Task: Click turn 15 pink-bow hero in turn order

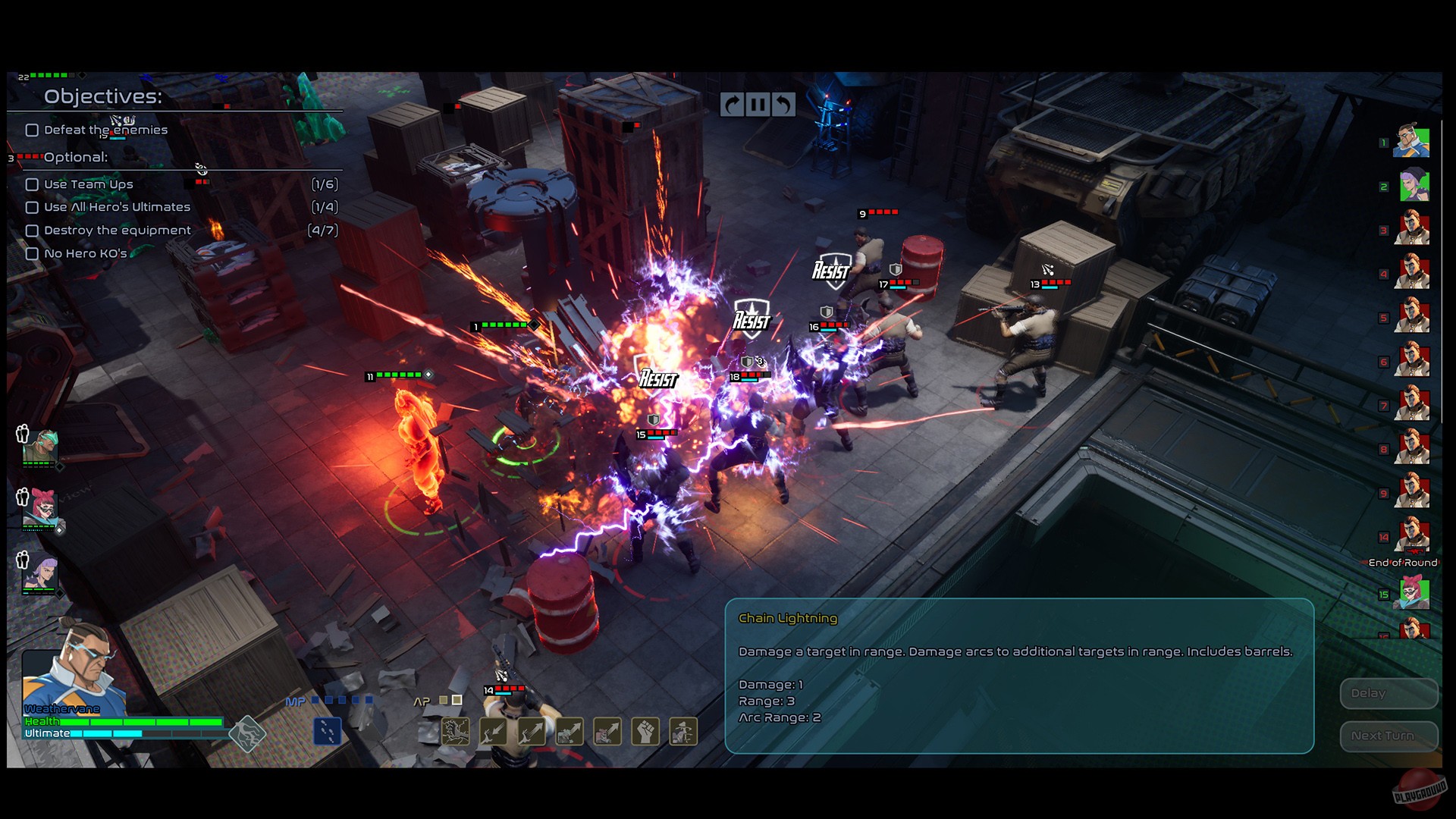Action: (x=1413, y=594)
